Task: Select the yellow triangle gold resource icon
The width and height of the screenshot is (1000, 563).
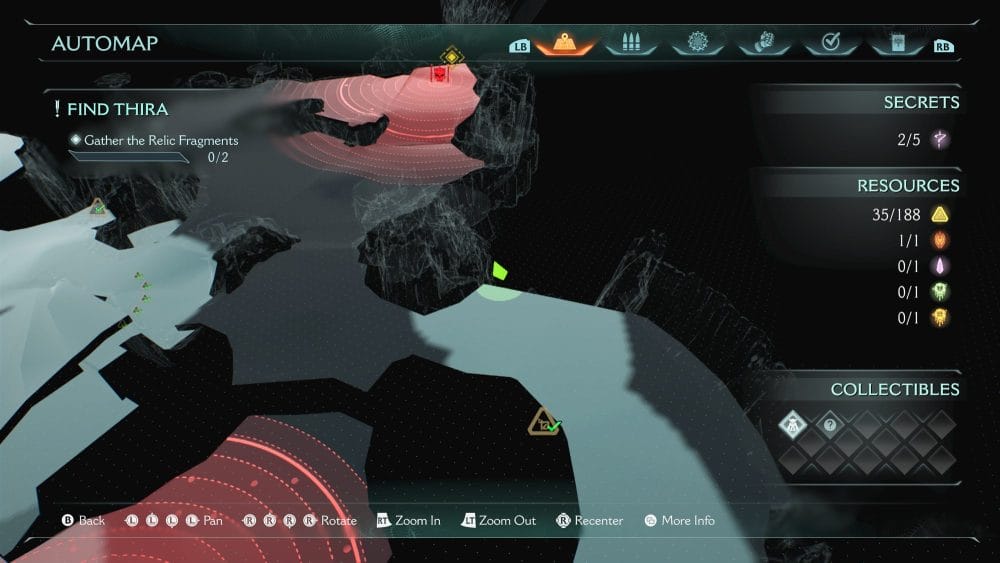Action: (939, 214)
